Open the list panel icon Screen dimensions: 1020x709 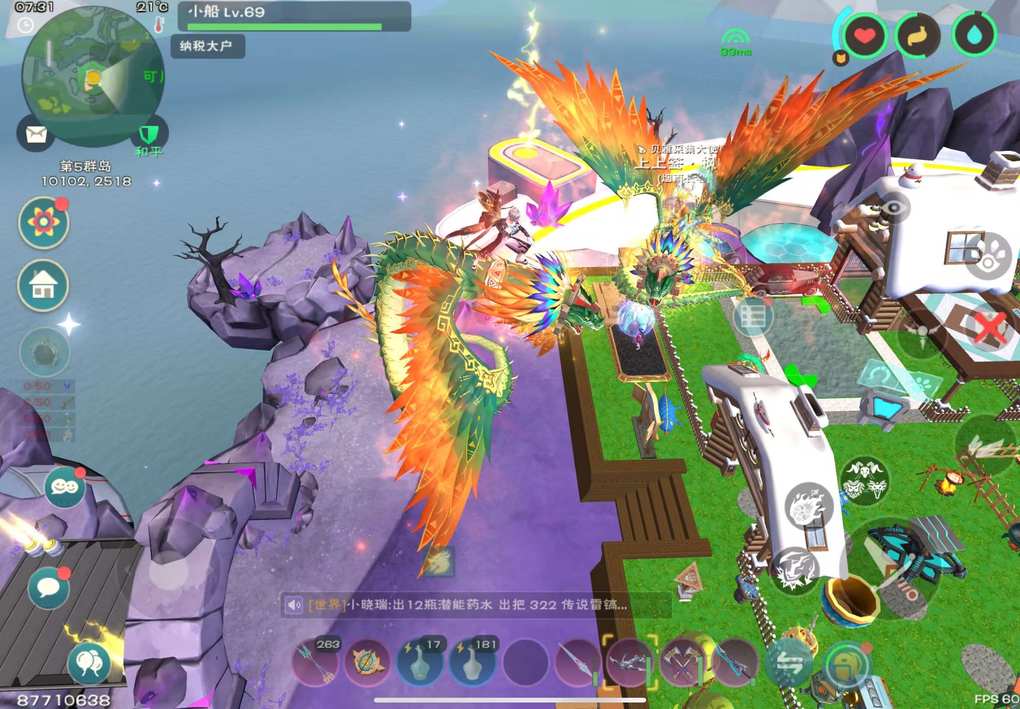[753, 317]
